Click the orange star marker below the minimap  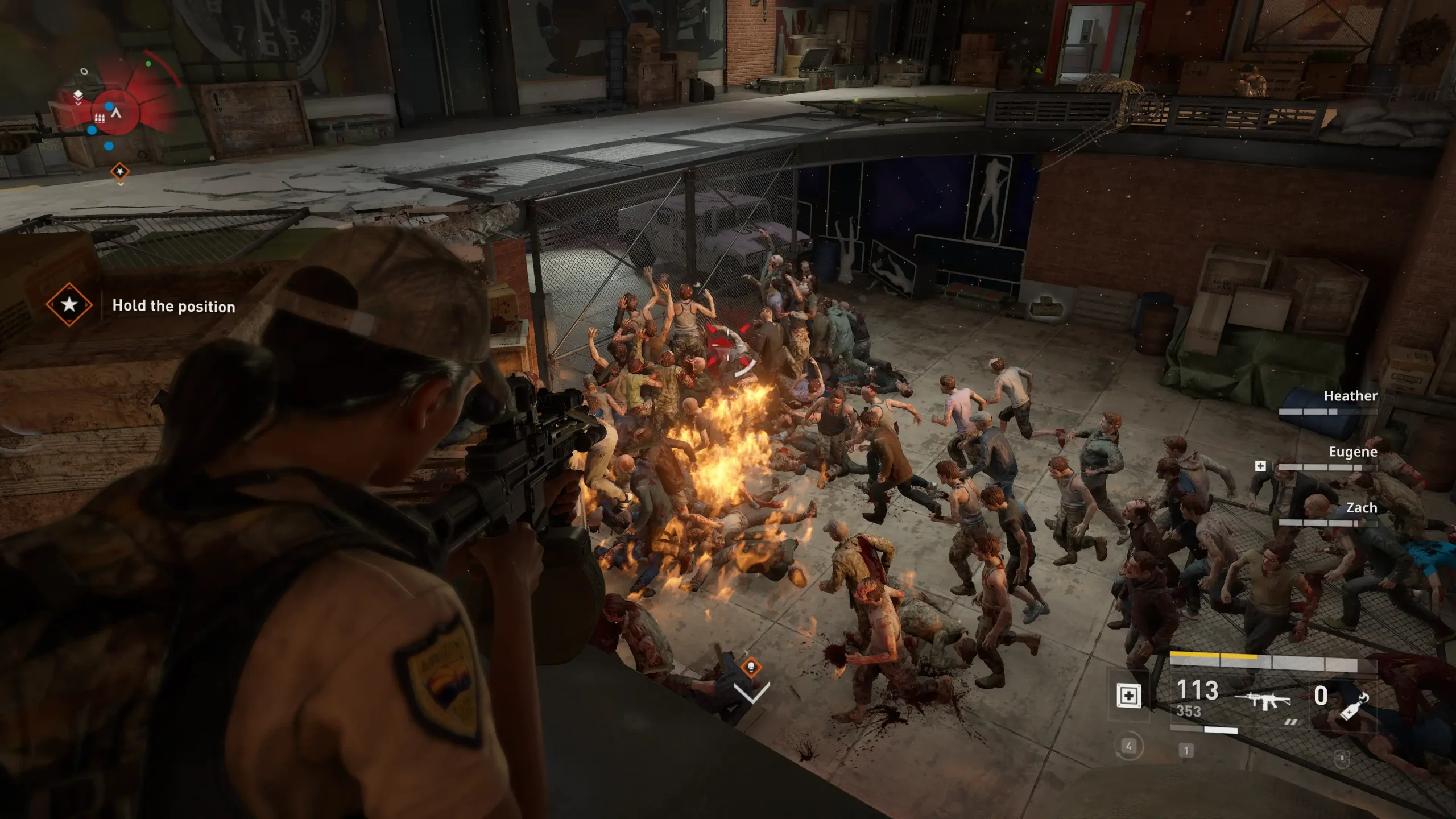120,171
